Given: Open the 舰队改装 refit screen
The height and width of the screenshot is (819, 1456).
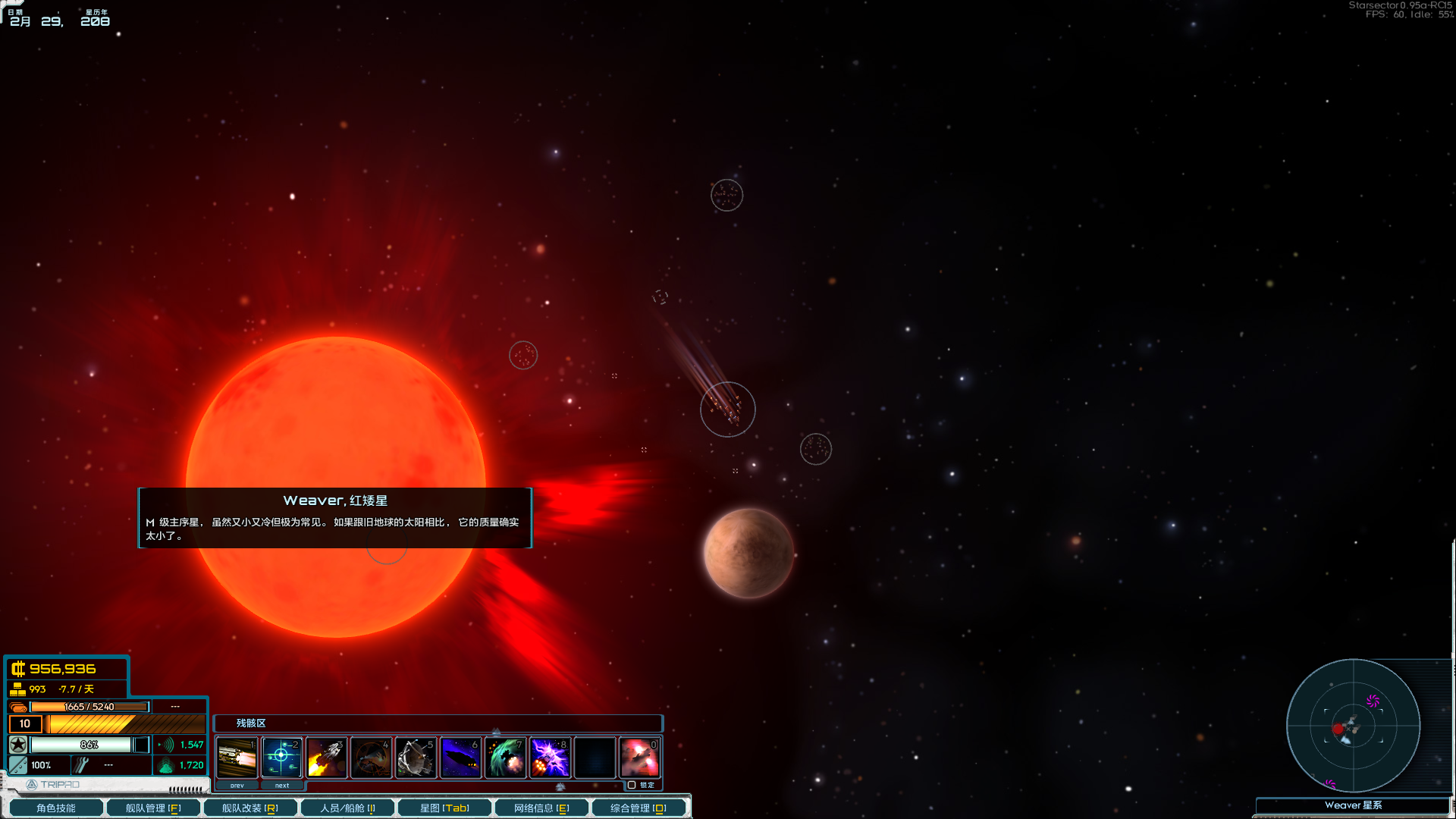Looking at the screenshot, I should point(250,808).
